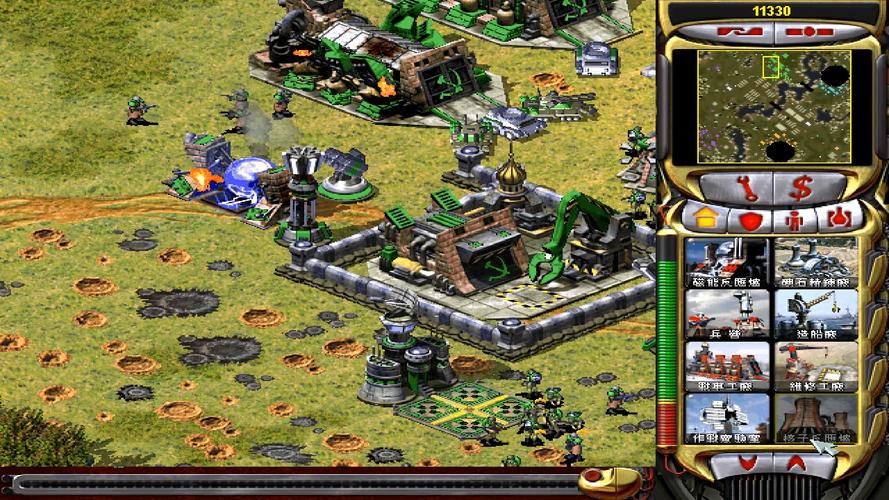This screenshot has width=889, height=500.
Task: Select the Service Depot (維修工廠) icon
Action: click(x=815, y=366)
